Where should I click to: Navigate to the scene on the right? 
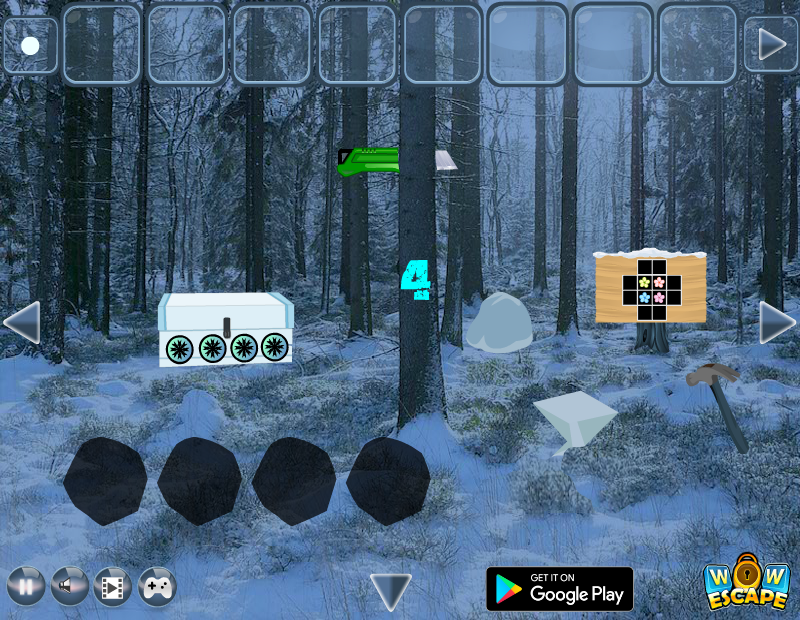[777, 322]
